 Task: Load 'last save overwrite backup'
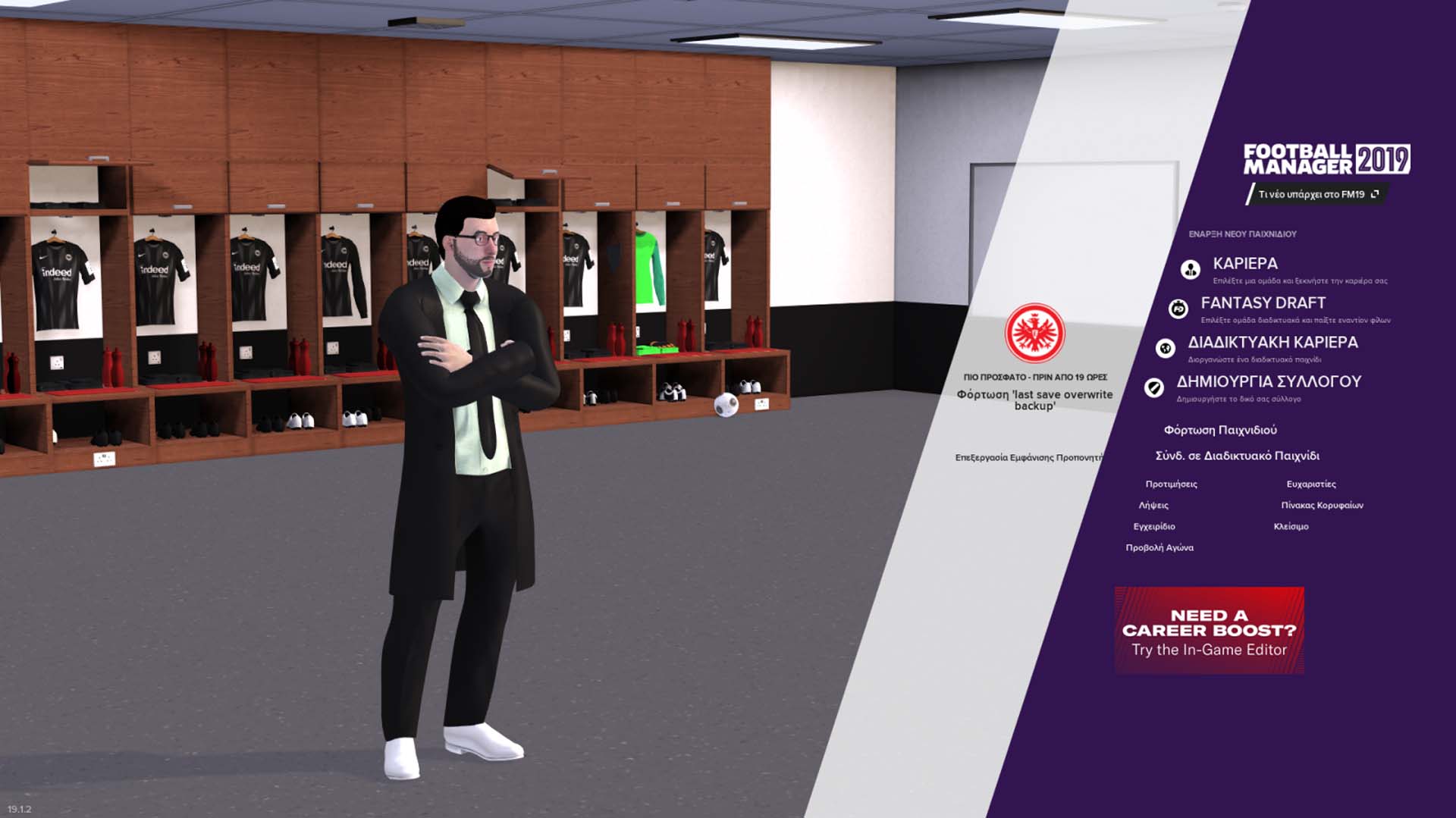[x=1034, y=401]
